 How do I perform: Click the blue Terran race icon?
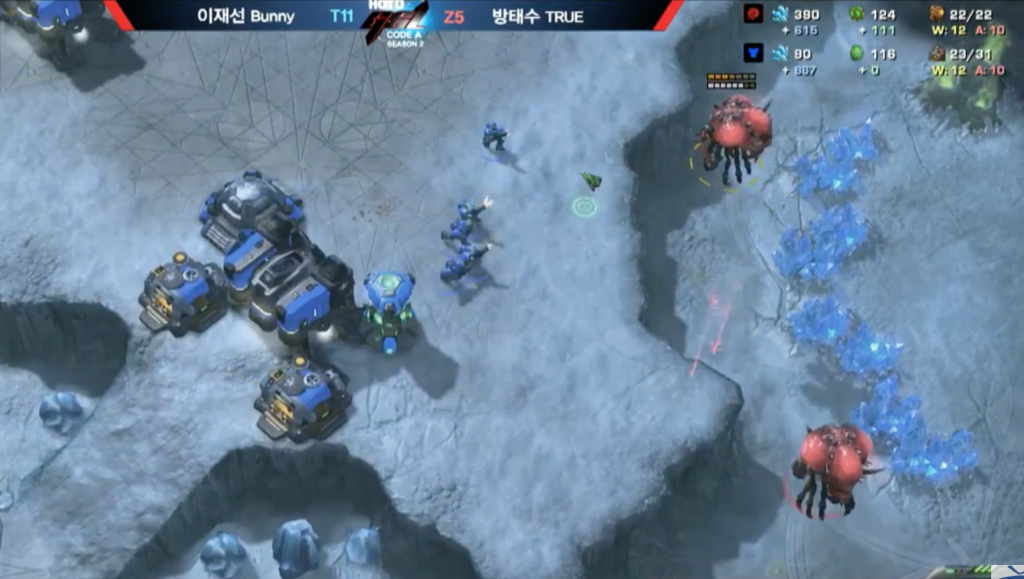(x=753, y=54)
